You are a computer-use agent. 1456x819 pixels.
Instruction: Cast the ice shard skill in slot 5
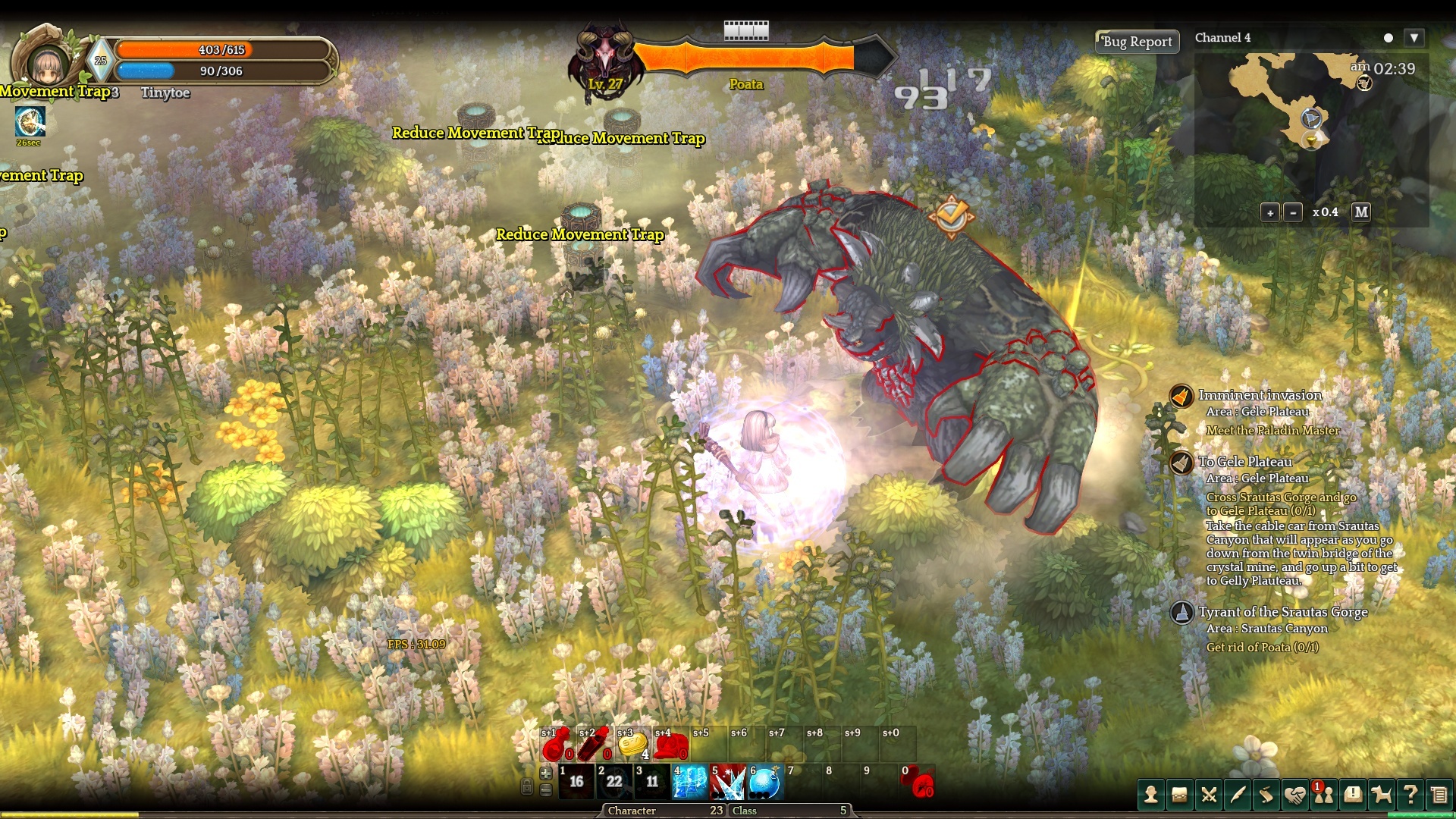click(x=728, y=783)
